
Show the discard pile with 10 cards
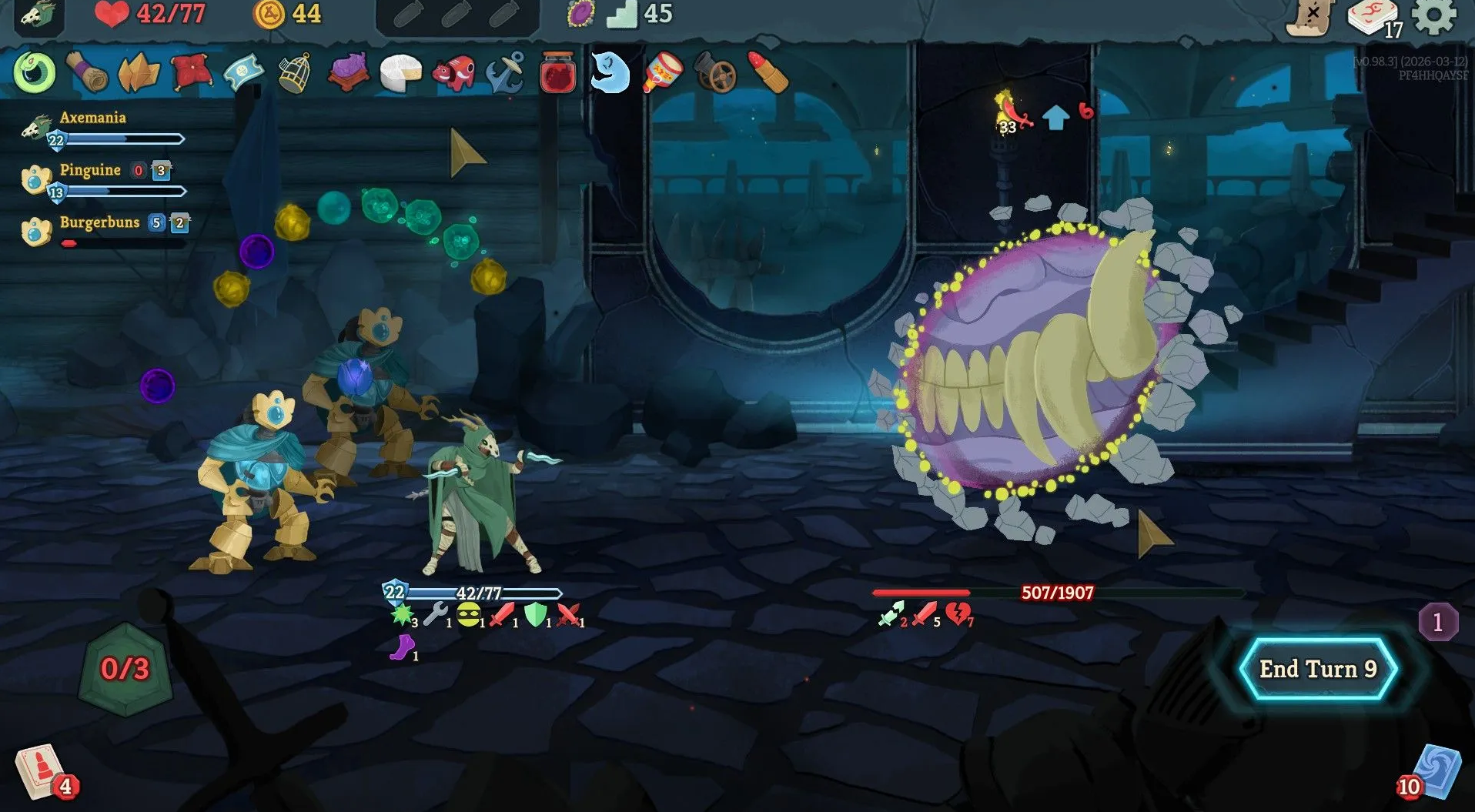tap(1435, 772)
